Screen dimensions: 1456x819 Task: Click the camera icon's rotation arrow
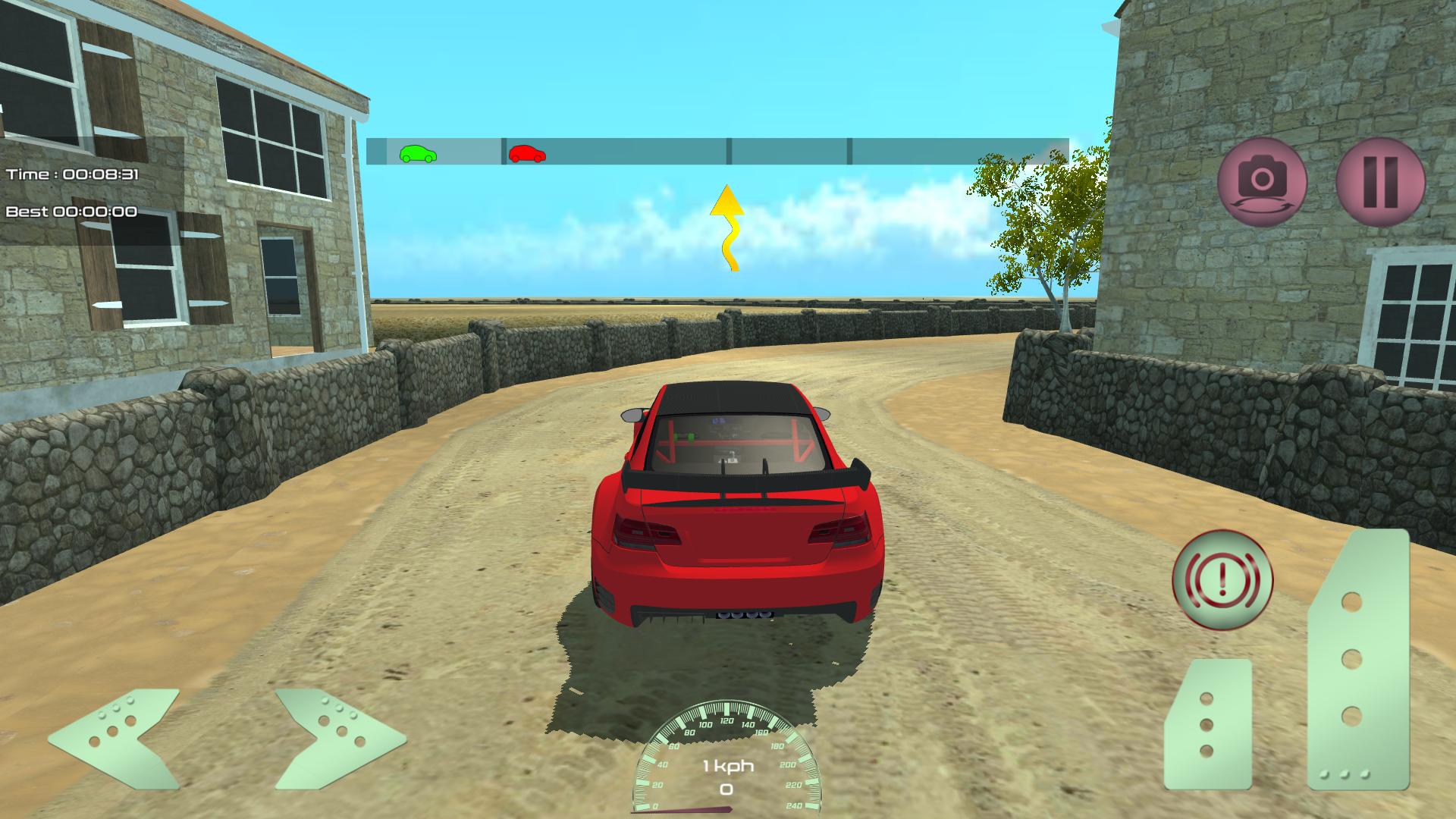pos(1261,205)
